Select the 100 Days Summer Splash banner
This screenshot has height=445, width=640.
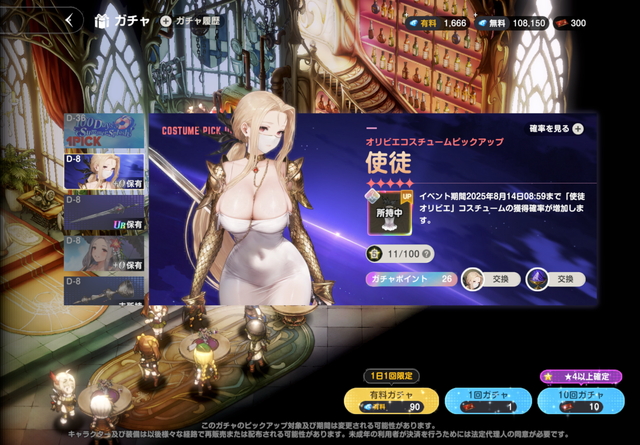(105, 130)
